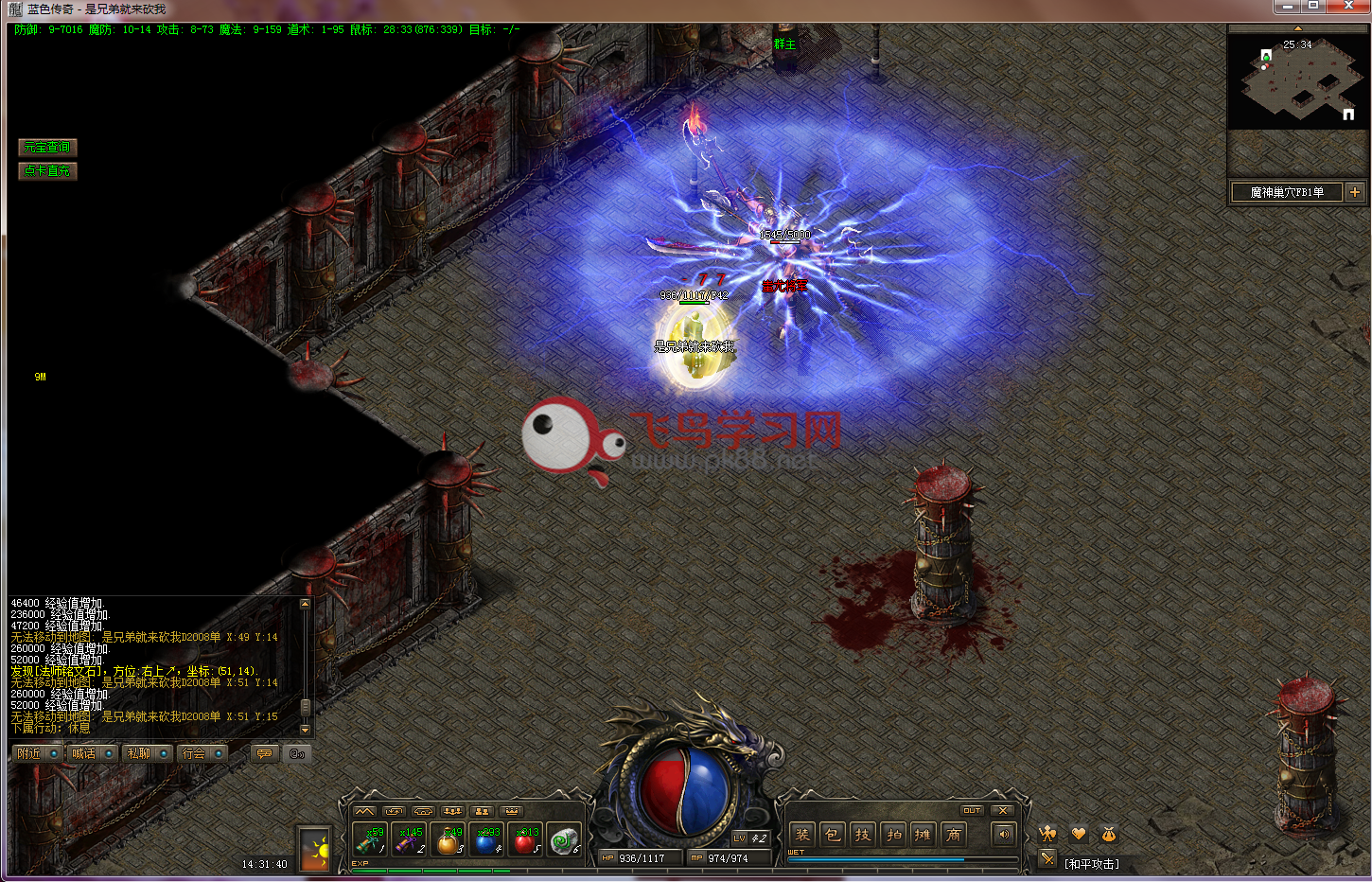The image size is (1372, 882).
Task: Use the jade stone item in slot 6
Action: click(x=565, y=840)
